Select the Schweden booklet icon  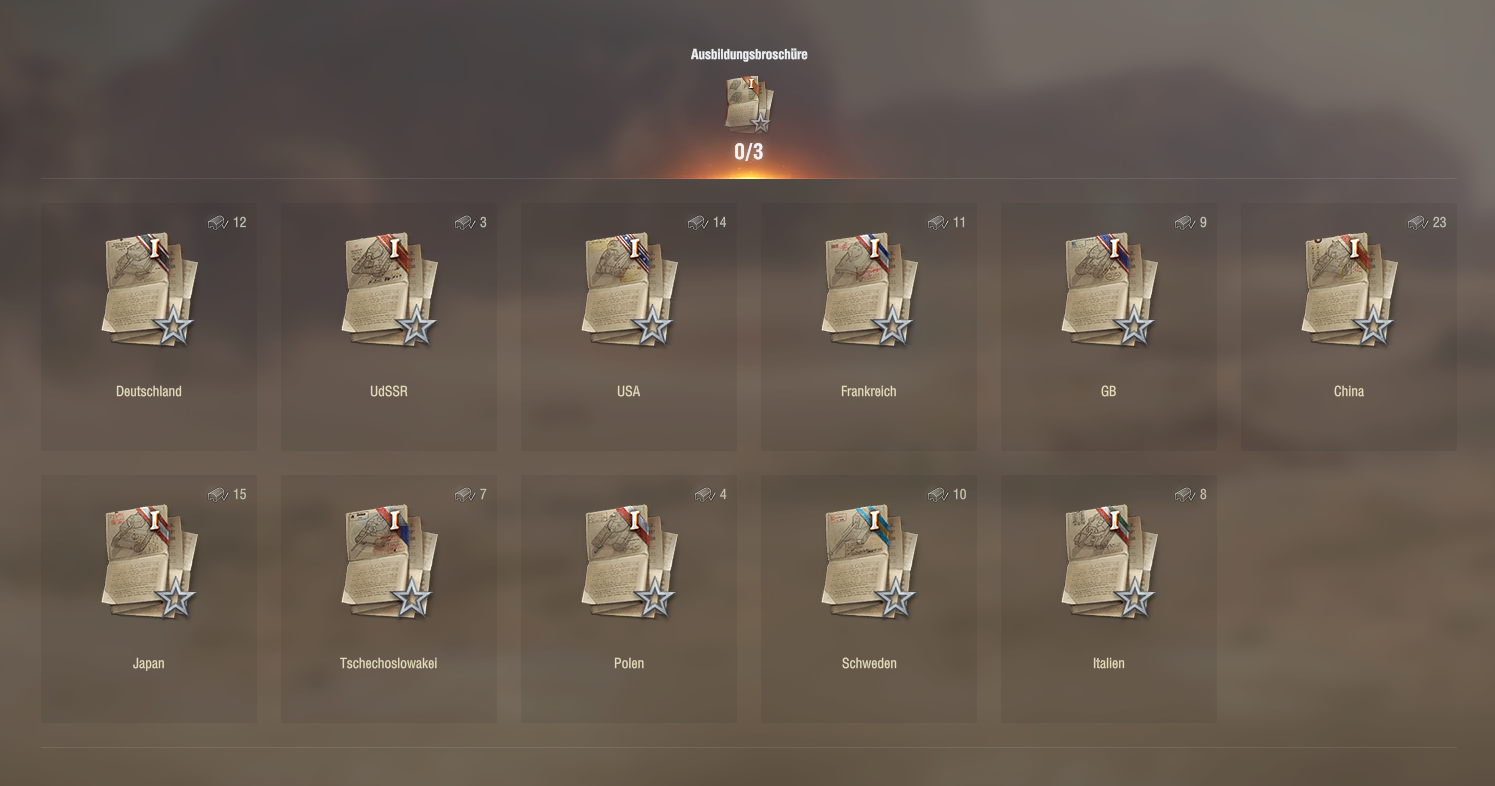point(869,560)
